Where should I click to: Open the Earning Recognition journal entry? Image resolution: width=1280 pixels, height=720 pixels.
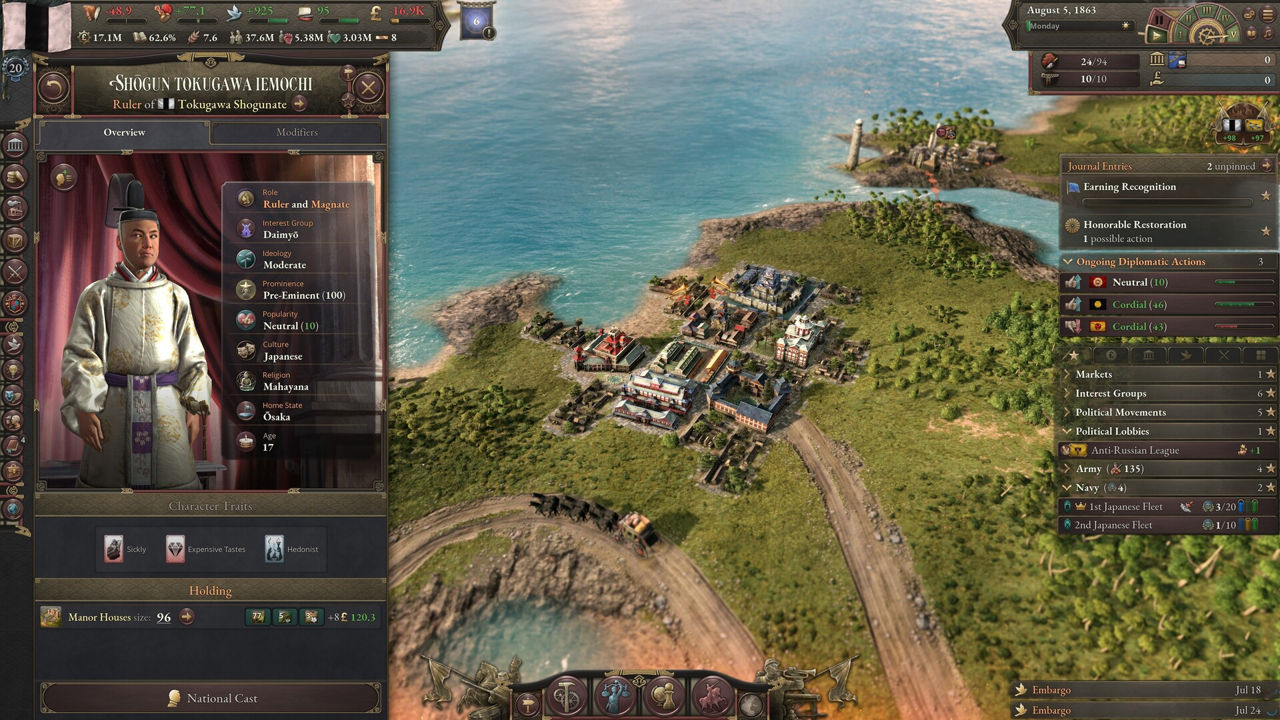point(1129,187)
